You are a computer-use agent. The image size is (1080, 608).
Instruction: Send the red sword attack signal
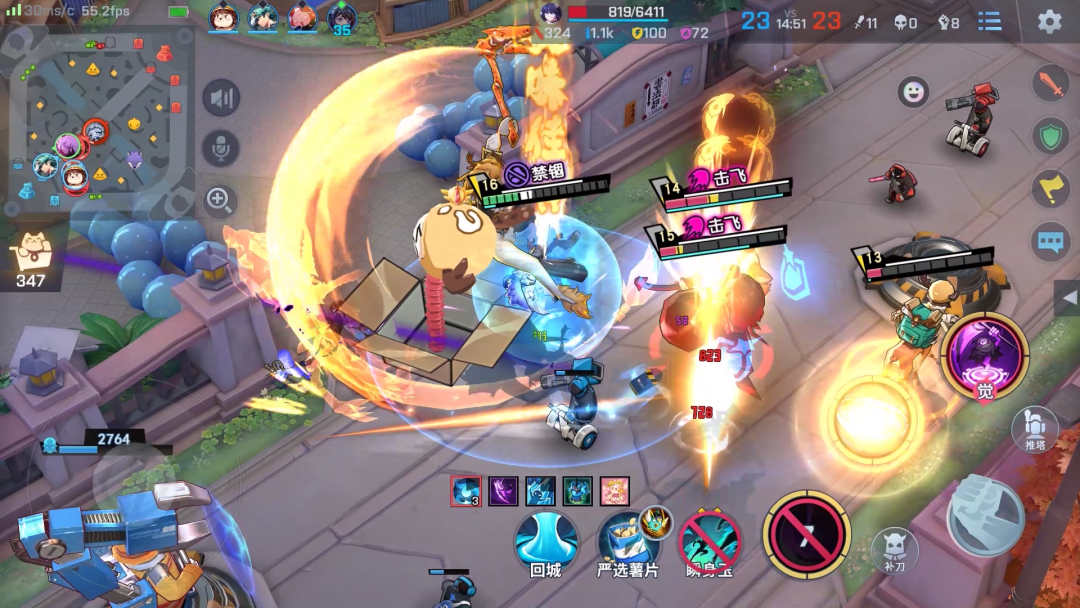click(1050, 84)
